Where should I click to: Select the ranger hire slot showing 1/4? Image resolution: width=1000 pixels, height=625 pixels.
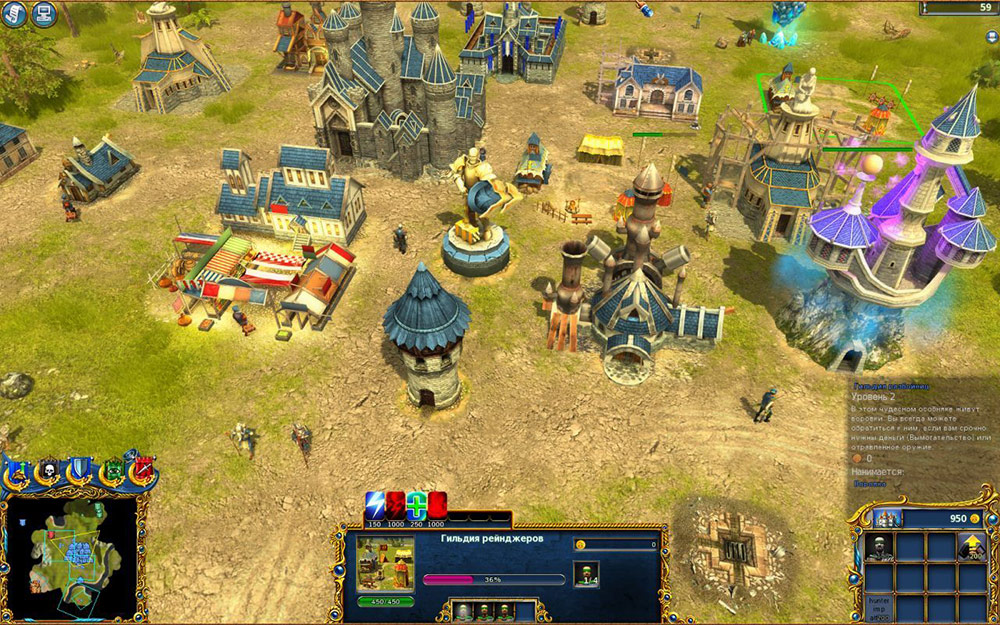point(586,573)
